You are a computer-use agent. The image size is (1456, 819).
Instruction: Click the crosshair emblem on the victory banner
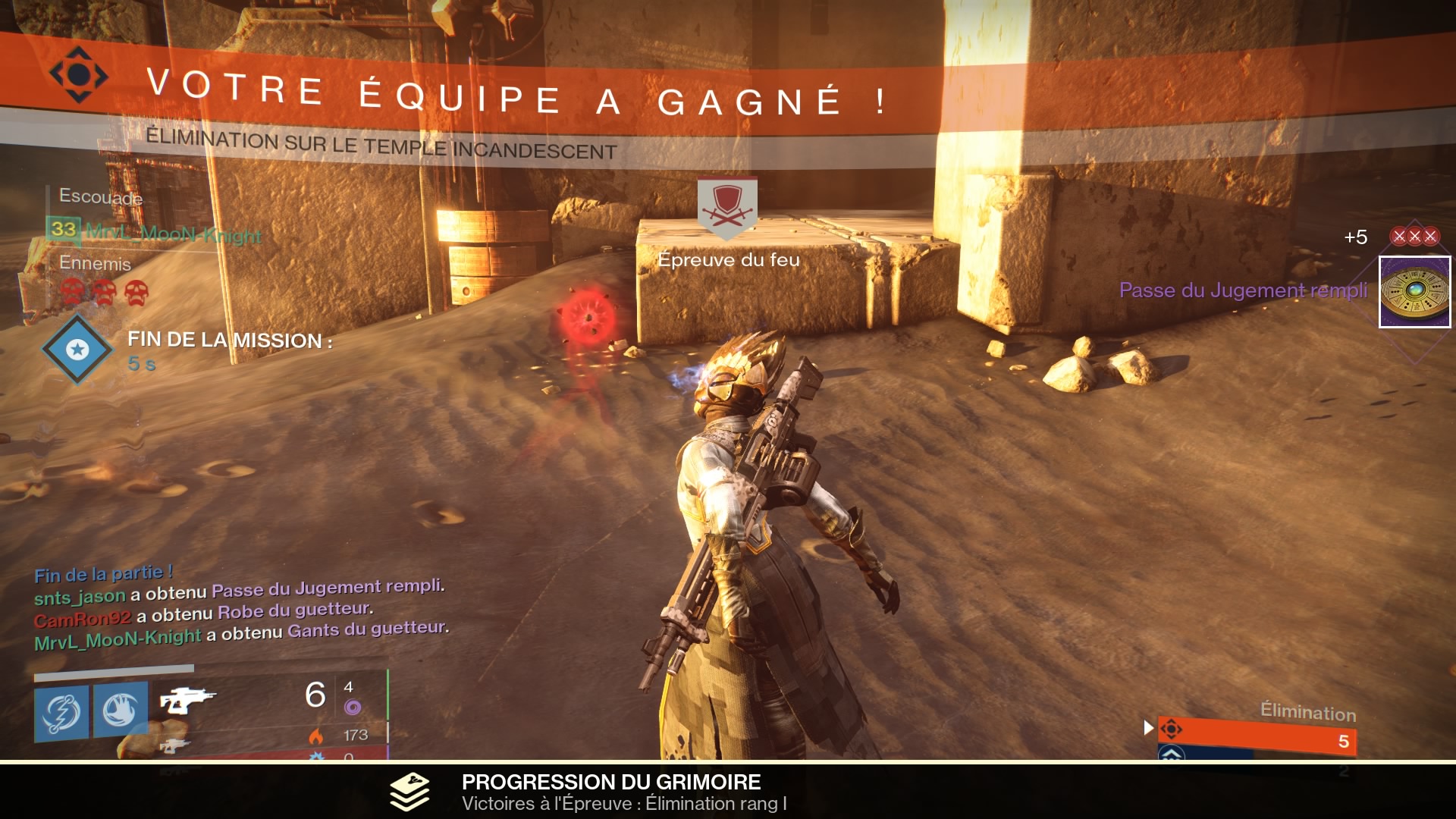click(78, 74)
